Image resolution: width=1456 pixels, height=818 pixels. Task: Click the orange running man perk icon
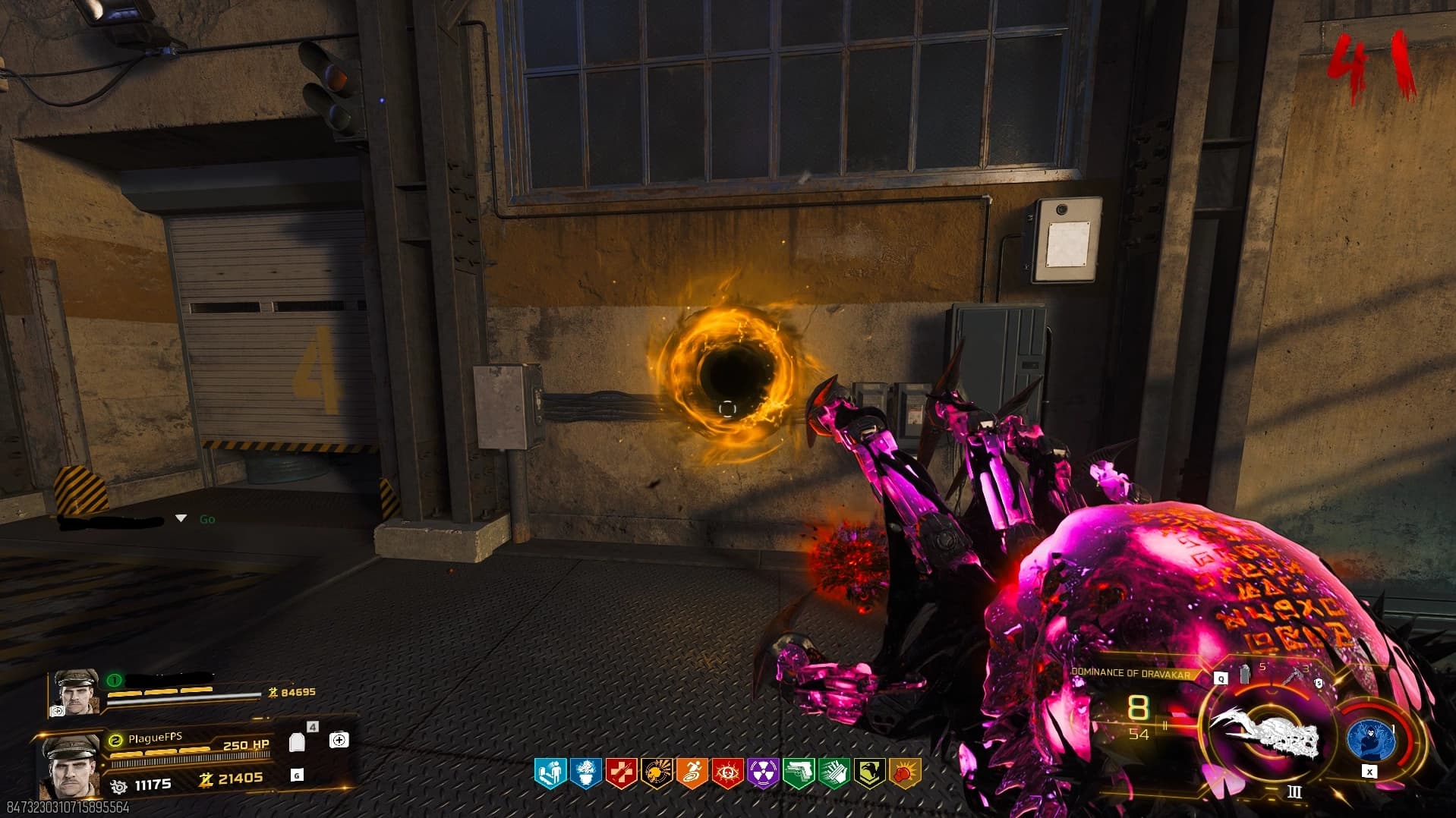[692, 774]
